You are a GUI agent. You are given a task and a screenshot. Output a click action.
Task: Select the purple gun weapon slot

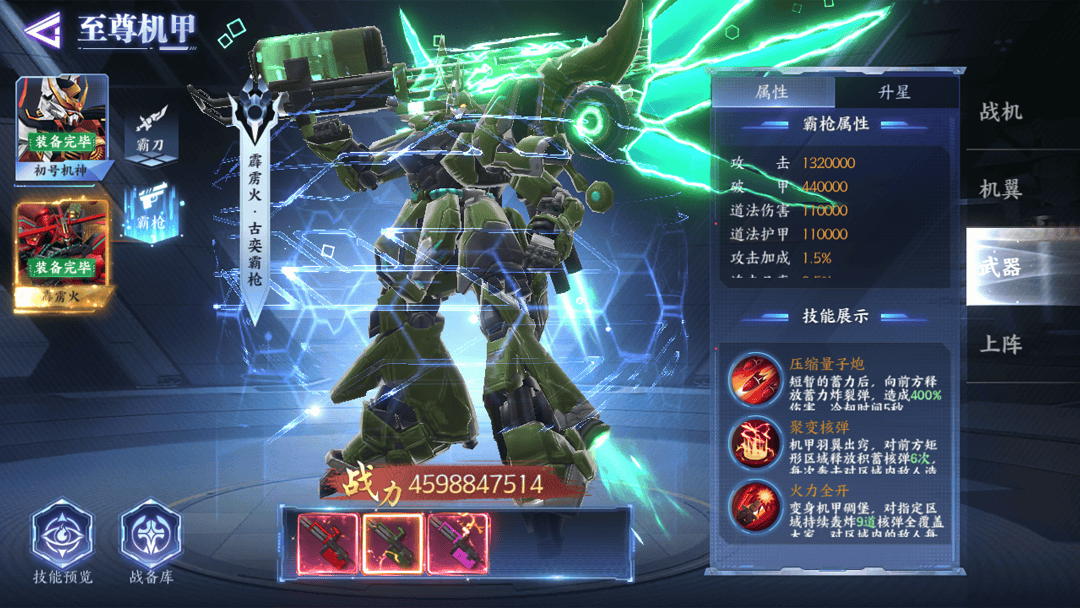point(458,545)
